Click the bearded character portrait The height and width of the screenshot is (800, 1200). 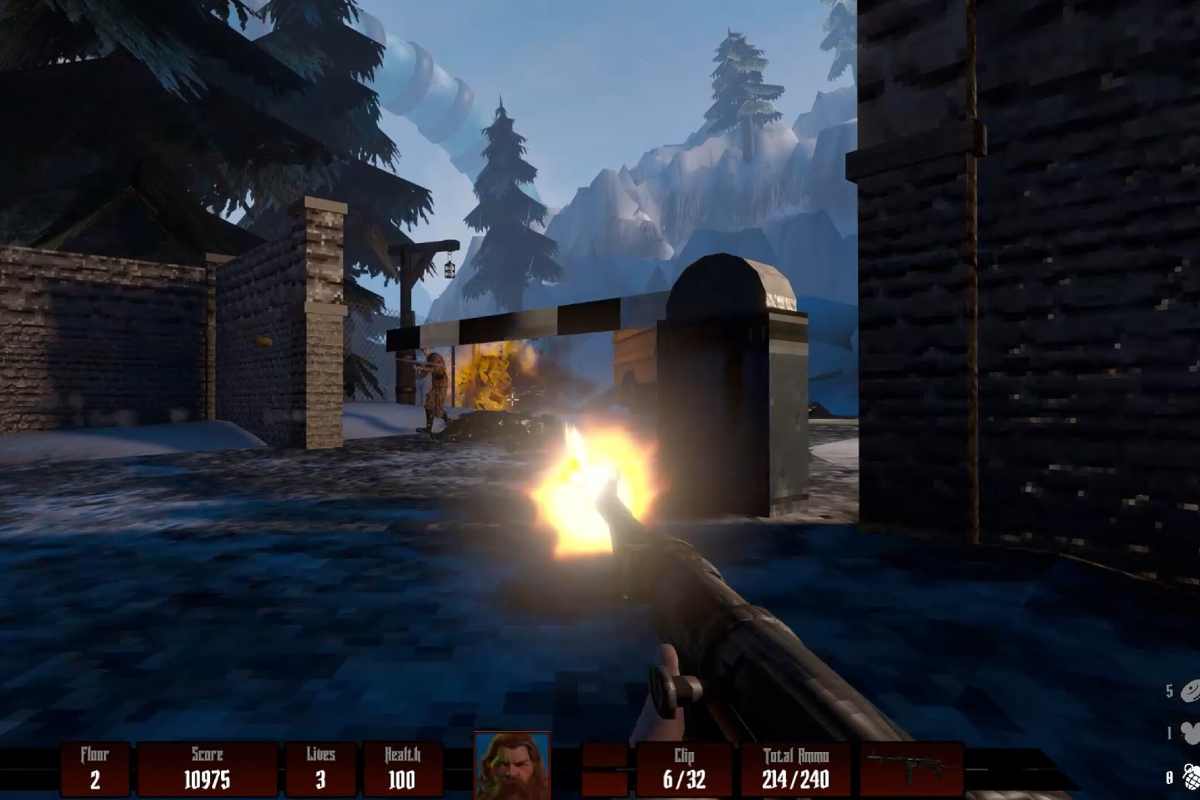(511, 766)
